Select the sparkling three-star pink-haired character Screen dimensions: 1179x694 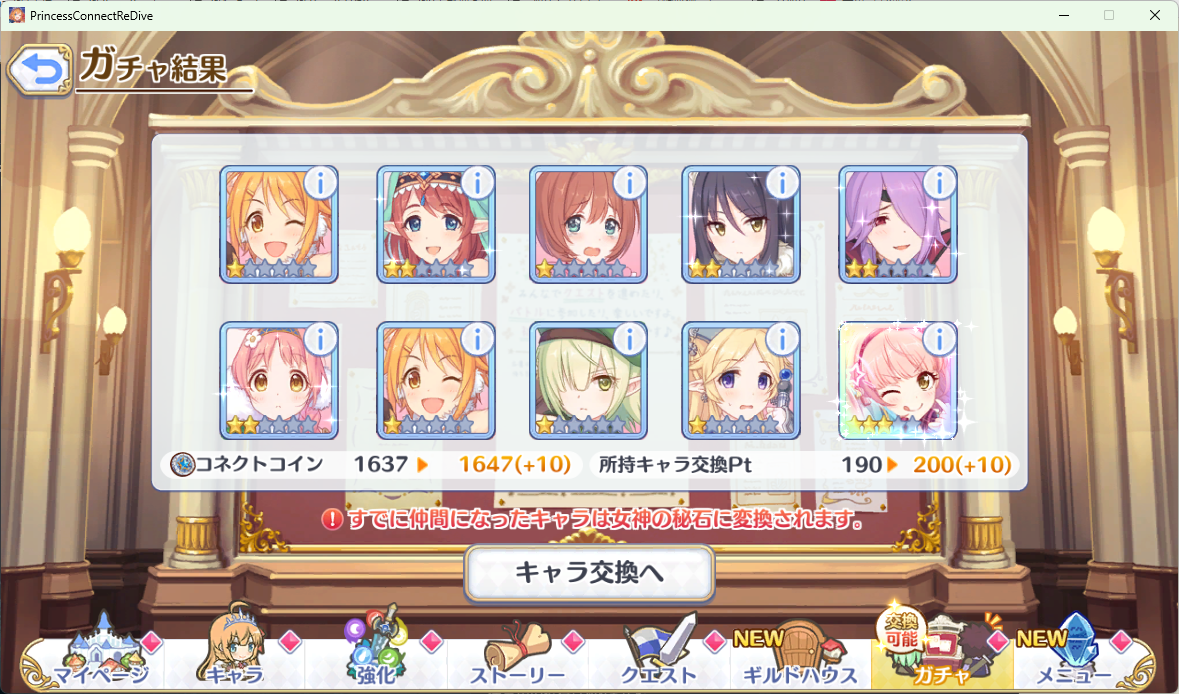pos(896,381)
